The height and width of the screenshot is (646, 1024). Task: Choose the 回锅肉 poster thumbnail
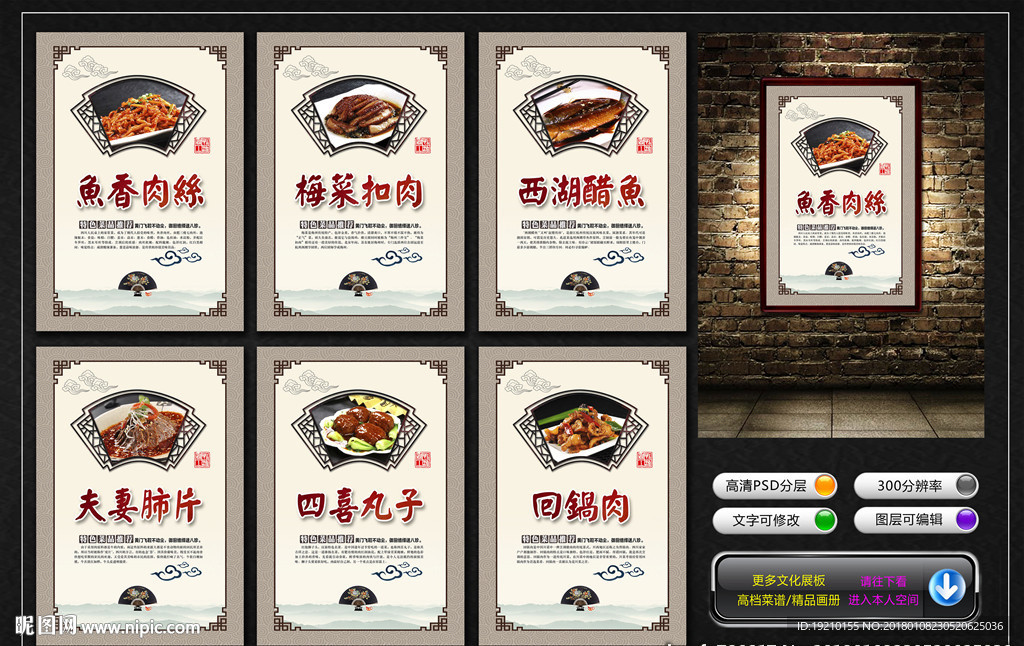click(x=582, y=495)
